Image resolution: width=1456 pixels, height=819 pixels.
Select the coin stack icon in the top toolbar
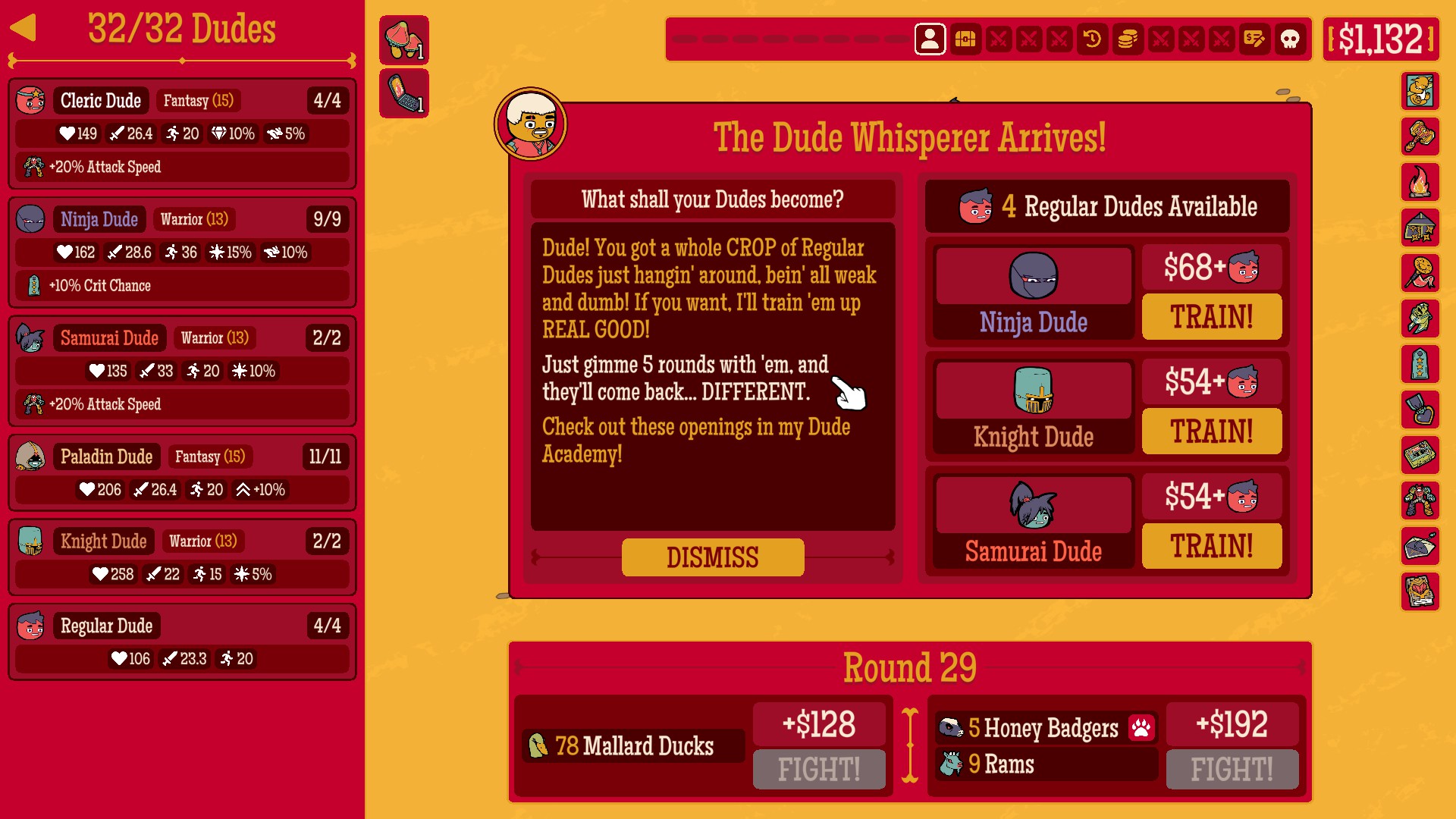1128,39
